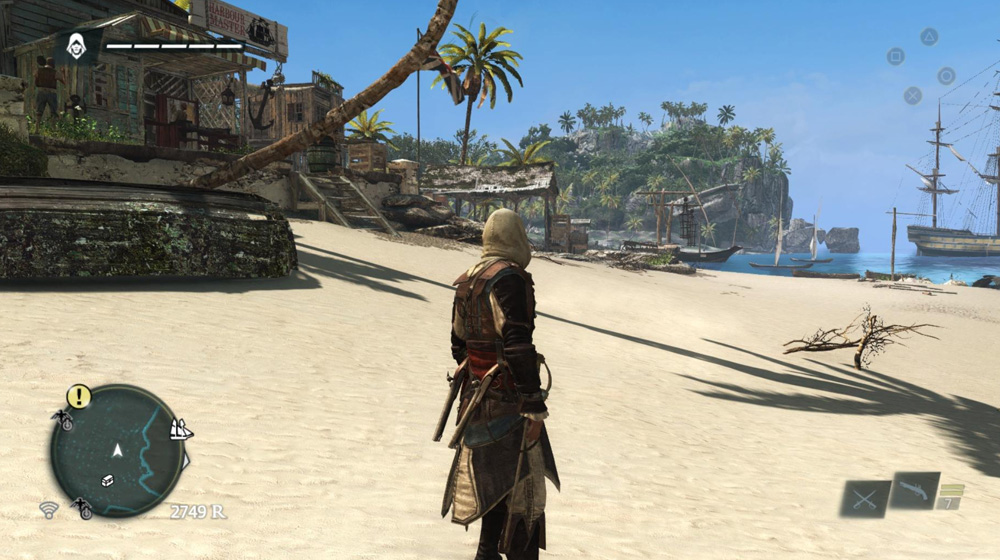Choose the crossed swords weapon slot
This screenshot has height=560, width=1000.
(x=864, y=498)
